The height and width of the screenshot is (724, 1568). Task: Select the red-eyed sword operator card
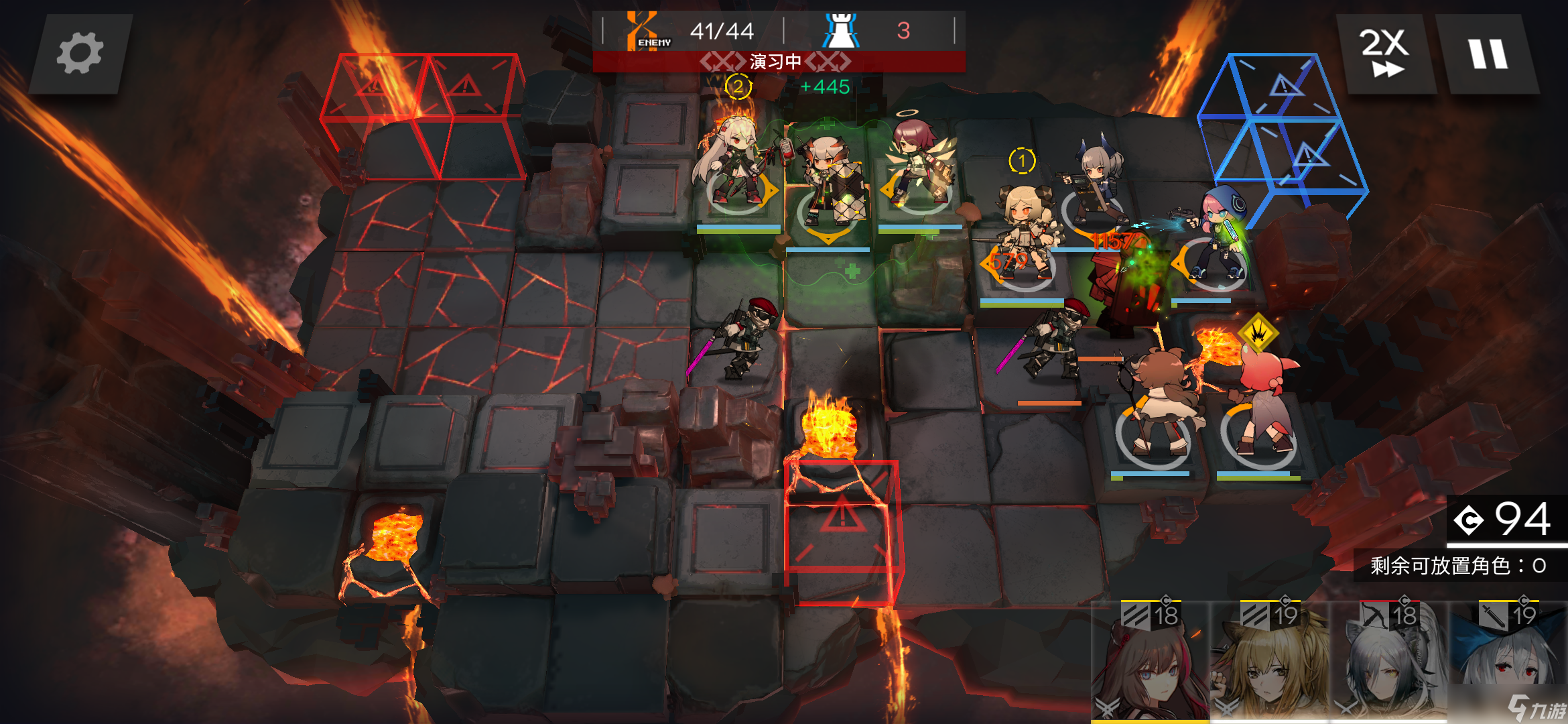(x=1508, y=660)
